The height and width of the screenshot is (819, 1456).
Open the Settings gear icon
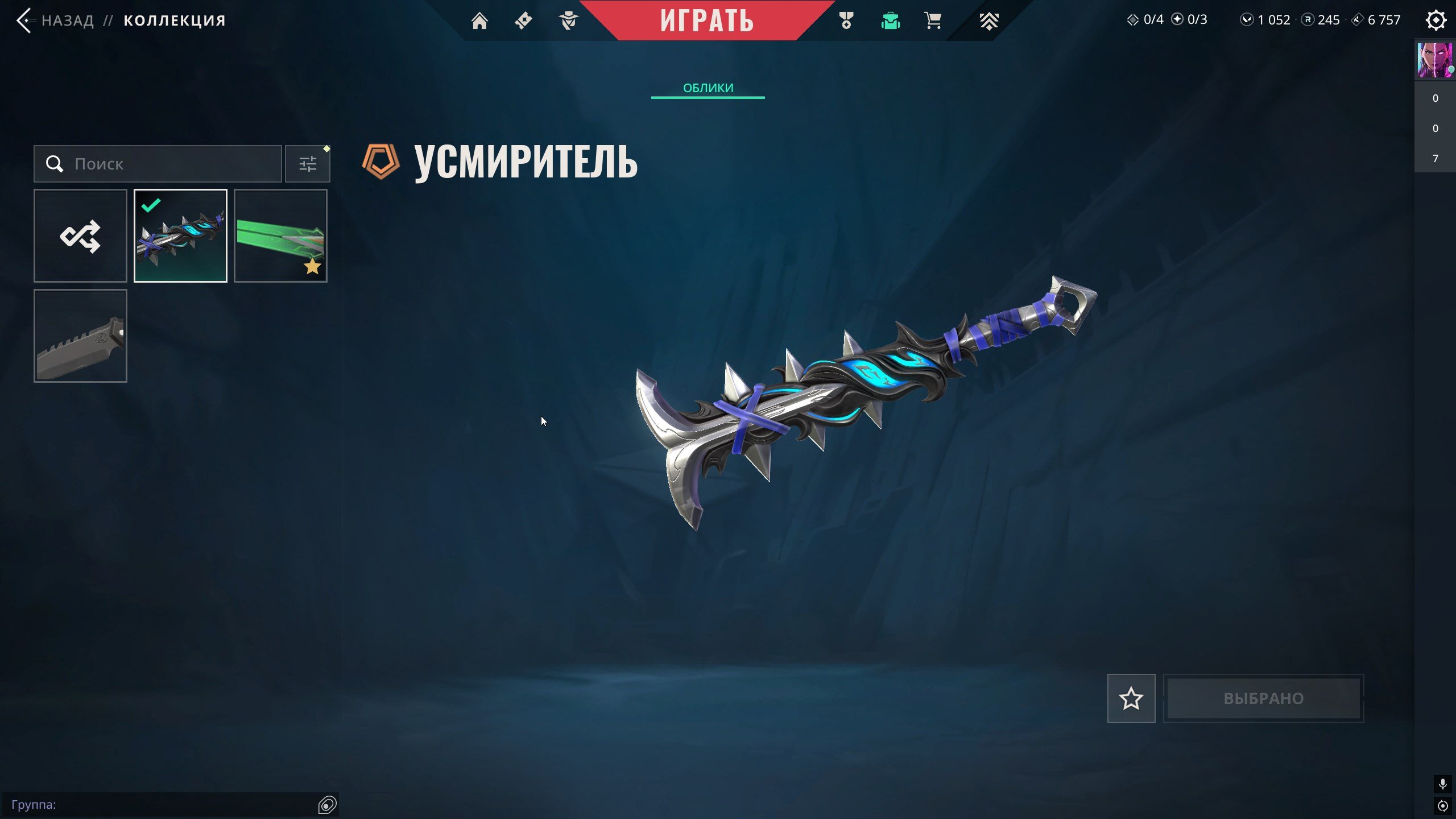tap(1436, 19)
